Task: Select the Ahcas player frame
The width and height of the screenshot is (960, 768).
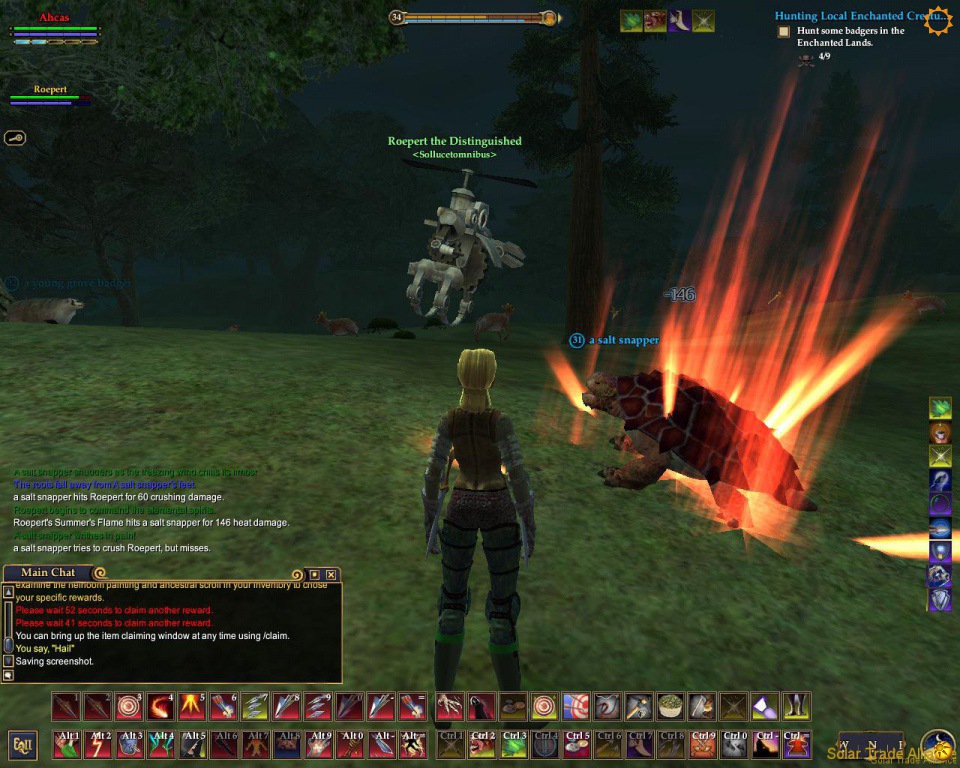Action: click(55, 29)
